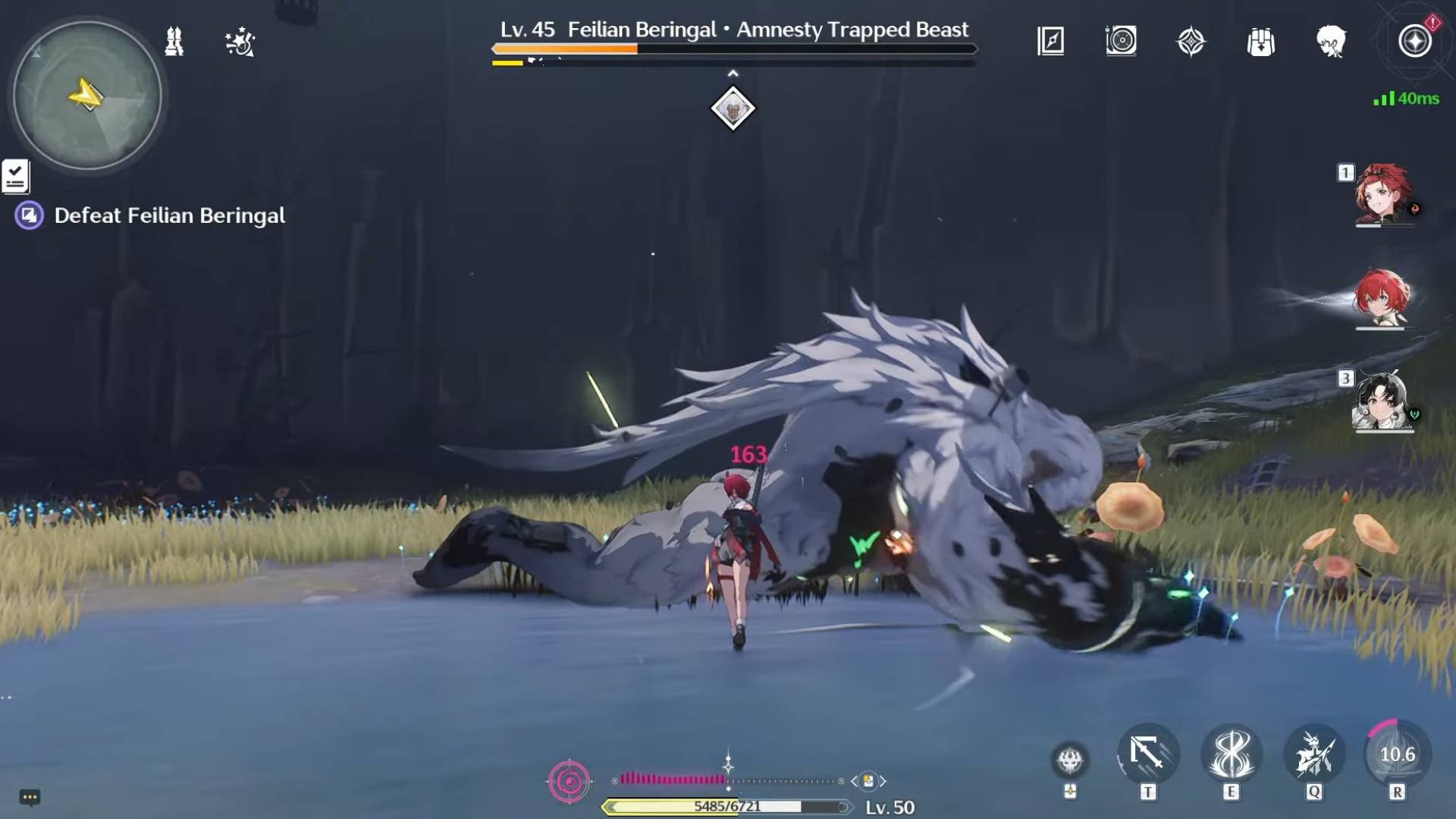The height and width of the screenshot is (819, 1456).
Task: Open the chat bubble icon
Action: tap(30, 797)
